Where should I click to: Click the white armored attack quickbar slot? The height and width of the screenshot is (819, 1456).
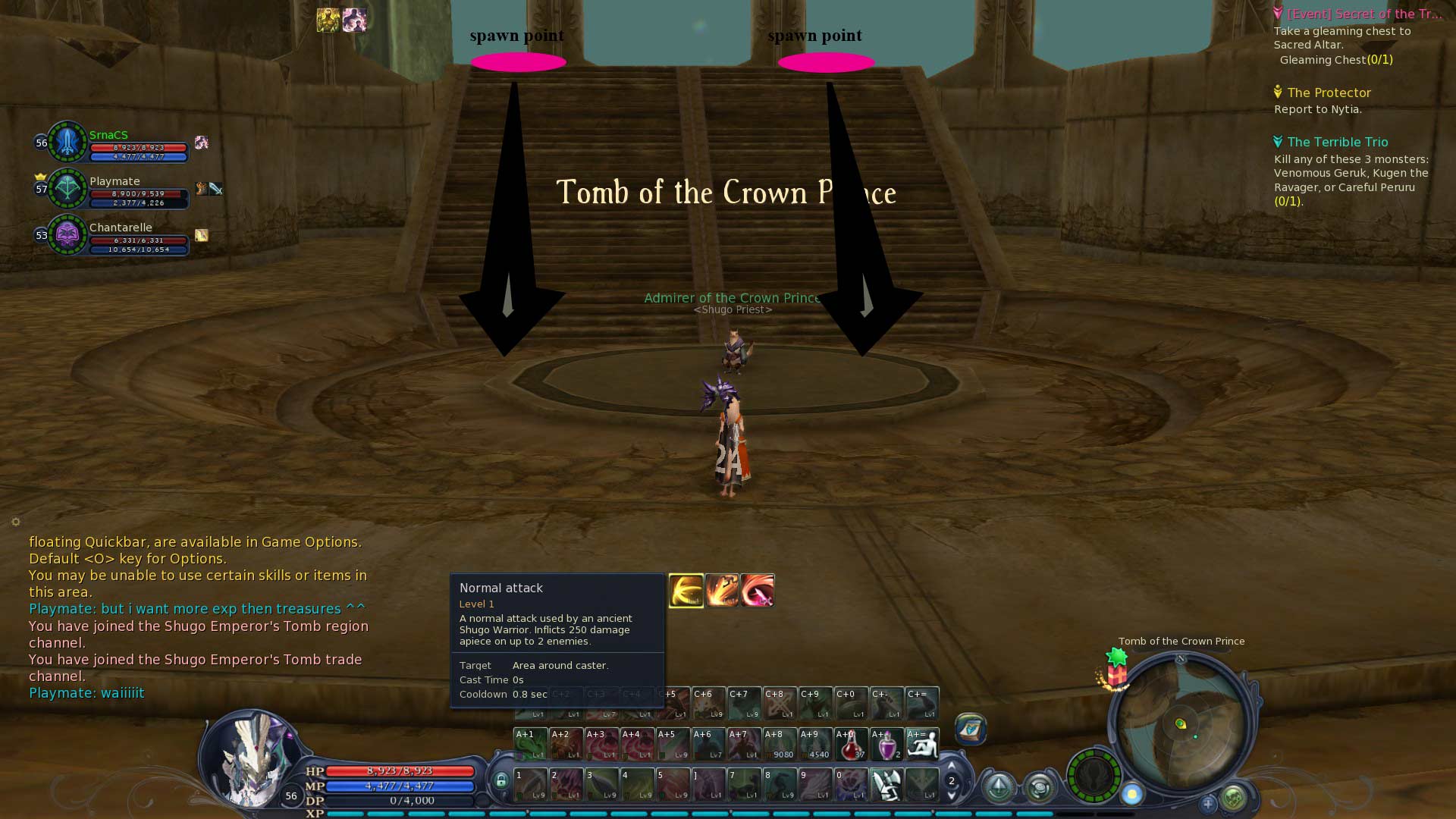(886, 785)
